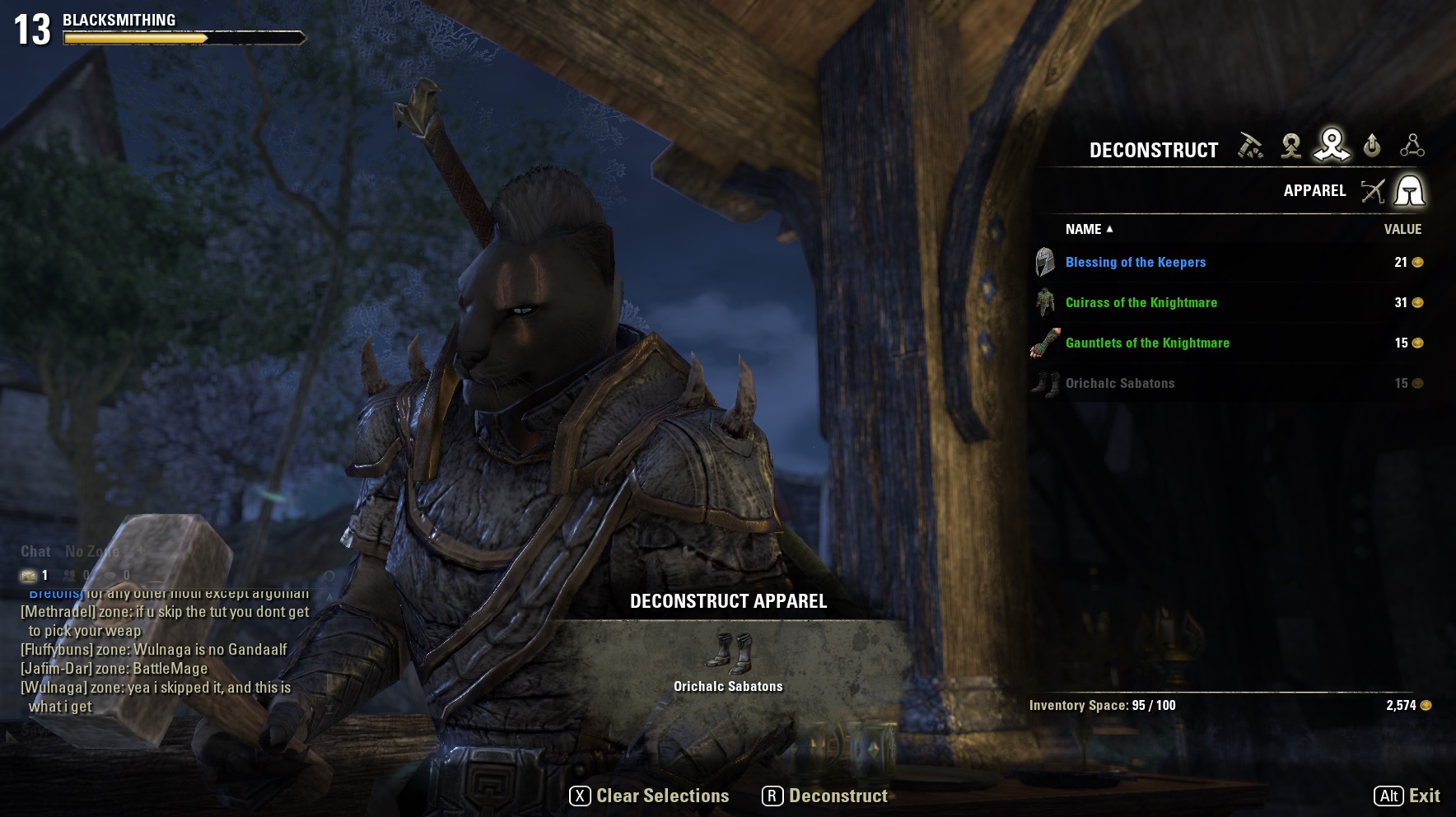Open mail from the chat envelope icon
The image size is (1456, 817).
29,576
